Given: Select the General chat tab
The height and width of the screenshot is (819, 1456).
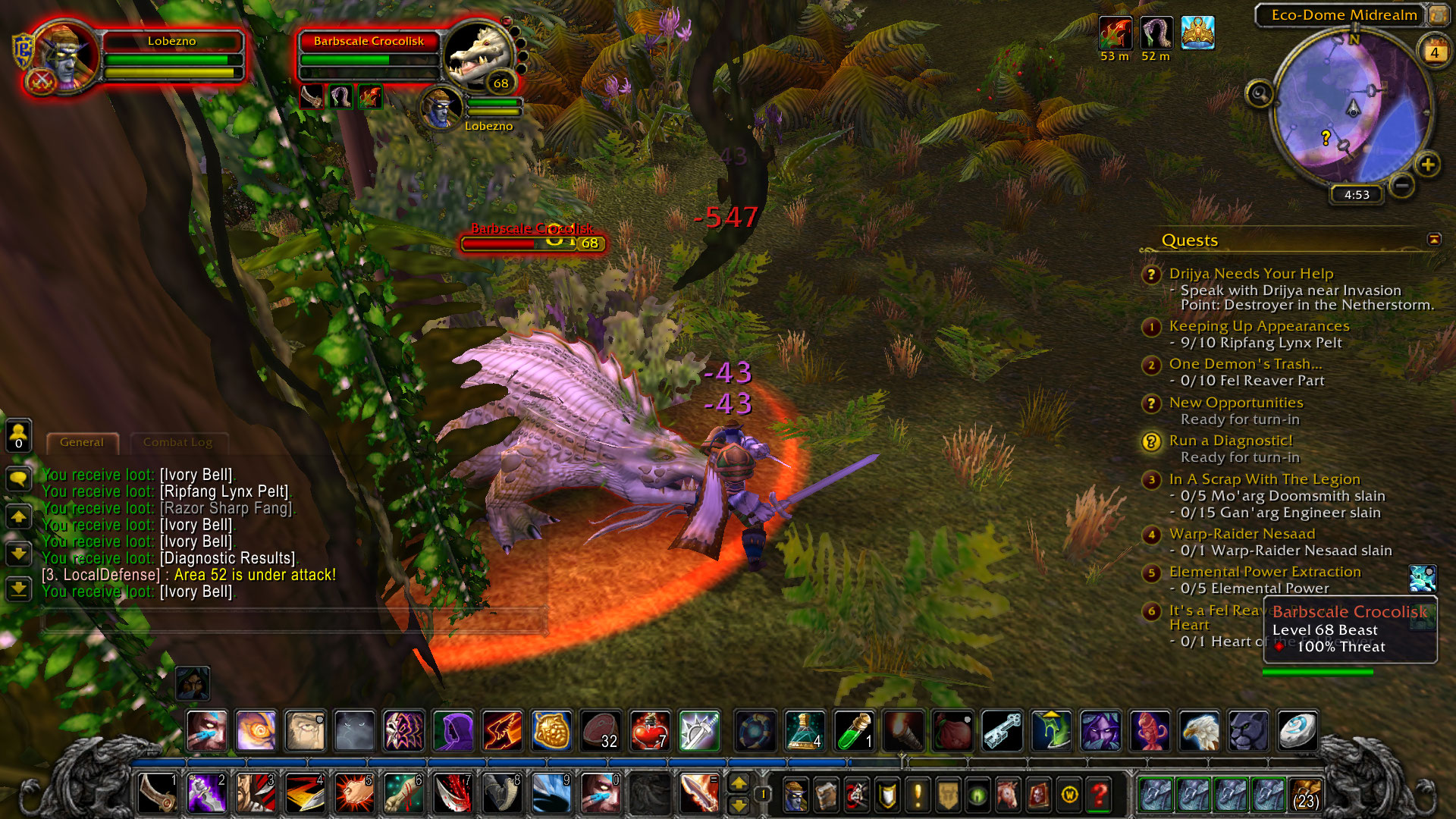Looking at the screenshot, I should tap(82, 442).
